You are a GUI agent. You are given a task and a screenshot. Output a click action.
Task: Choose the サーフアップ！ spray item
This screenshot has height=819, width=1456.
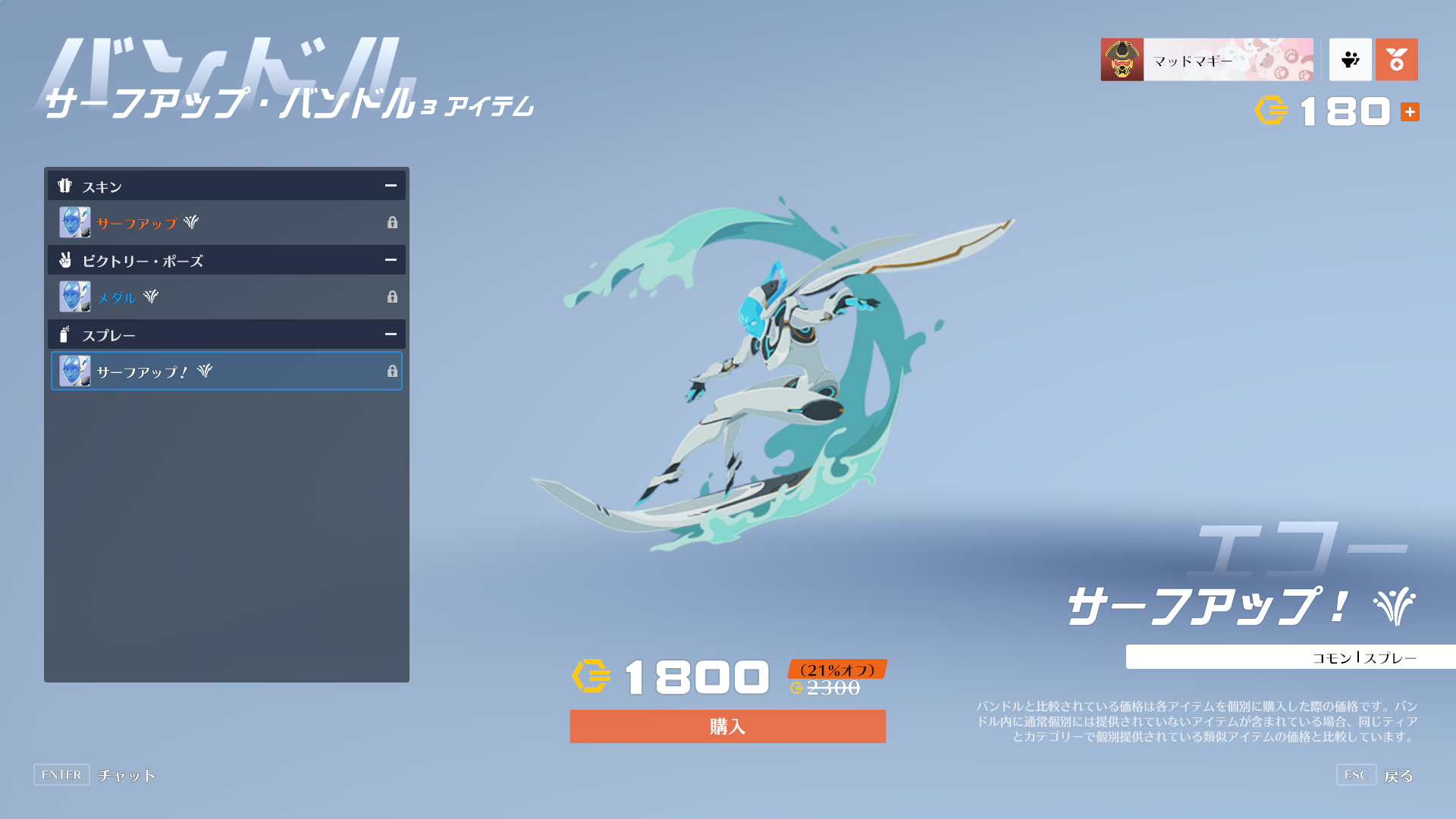(x=226, y=372)
